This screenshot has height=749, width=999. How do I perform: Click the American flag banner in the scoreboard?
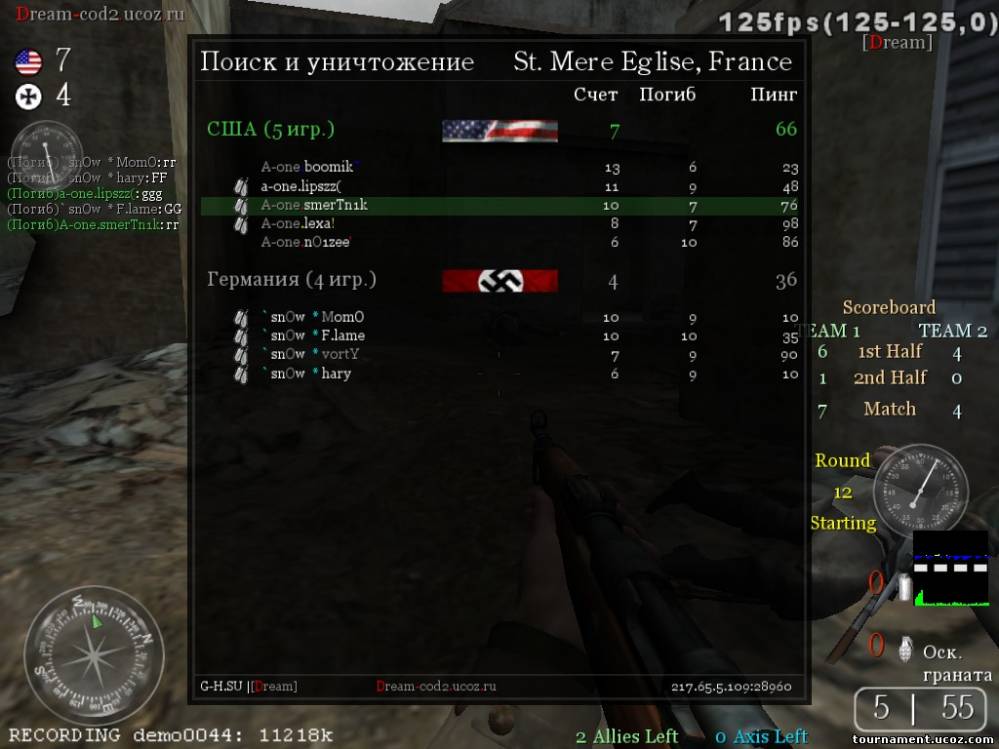coord(499,130)
